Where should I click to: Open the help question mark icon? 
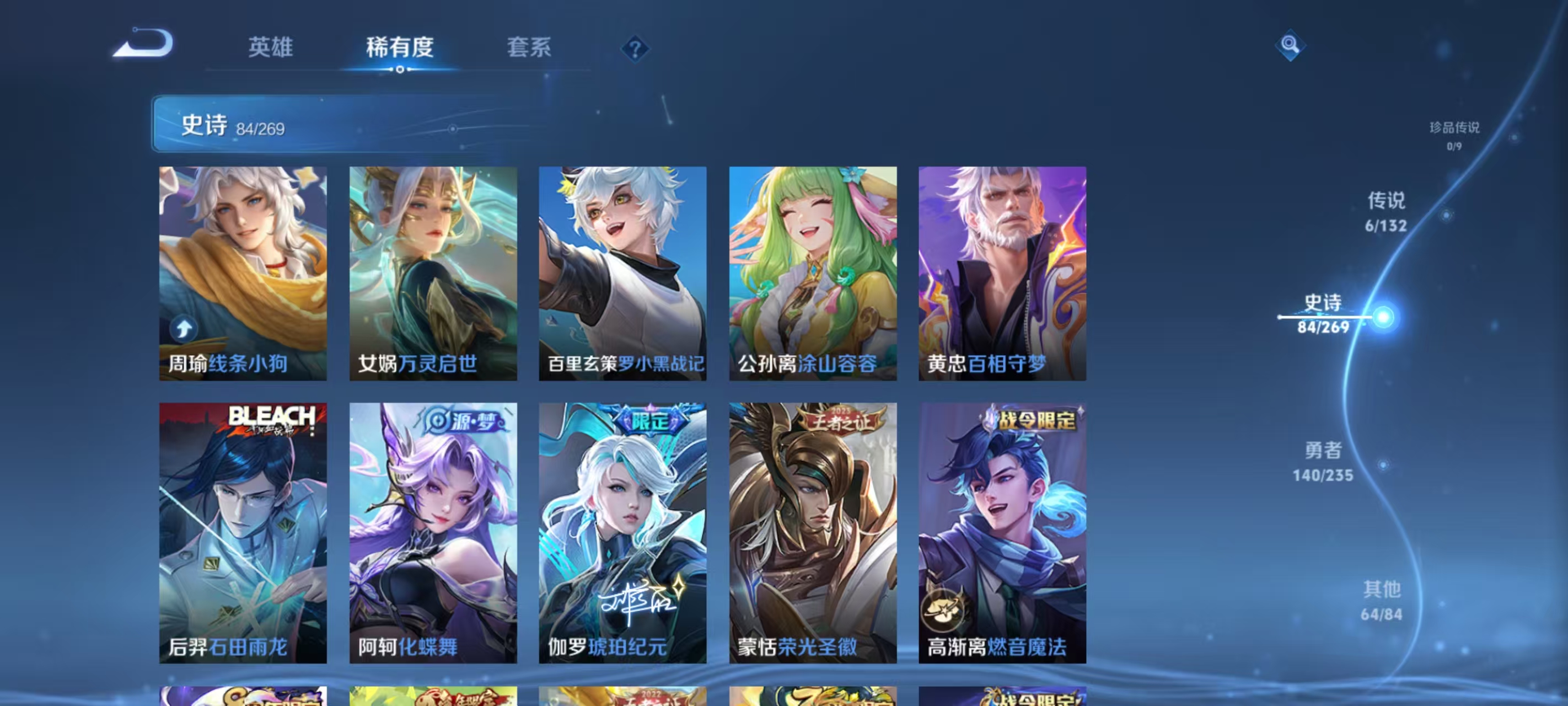(x=636, y=48)
